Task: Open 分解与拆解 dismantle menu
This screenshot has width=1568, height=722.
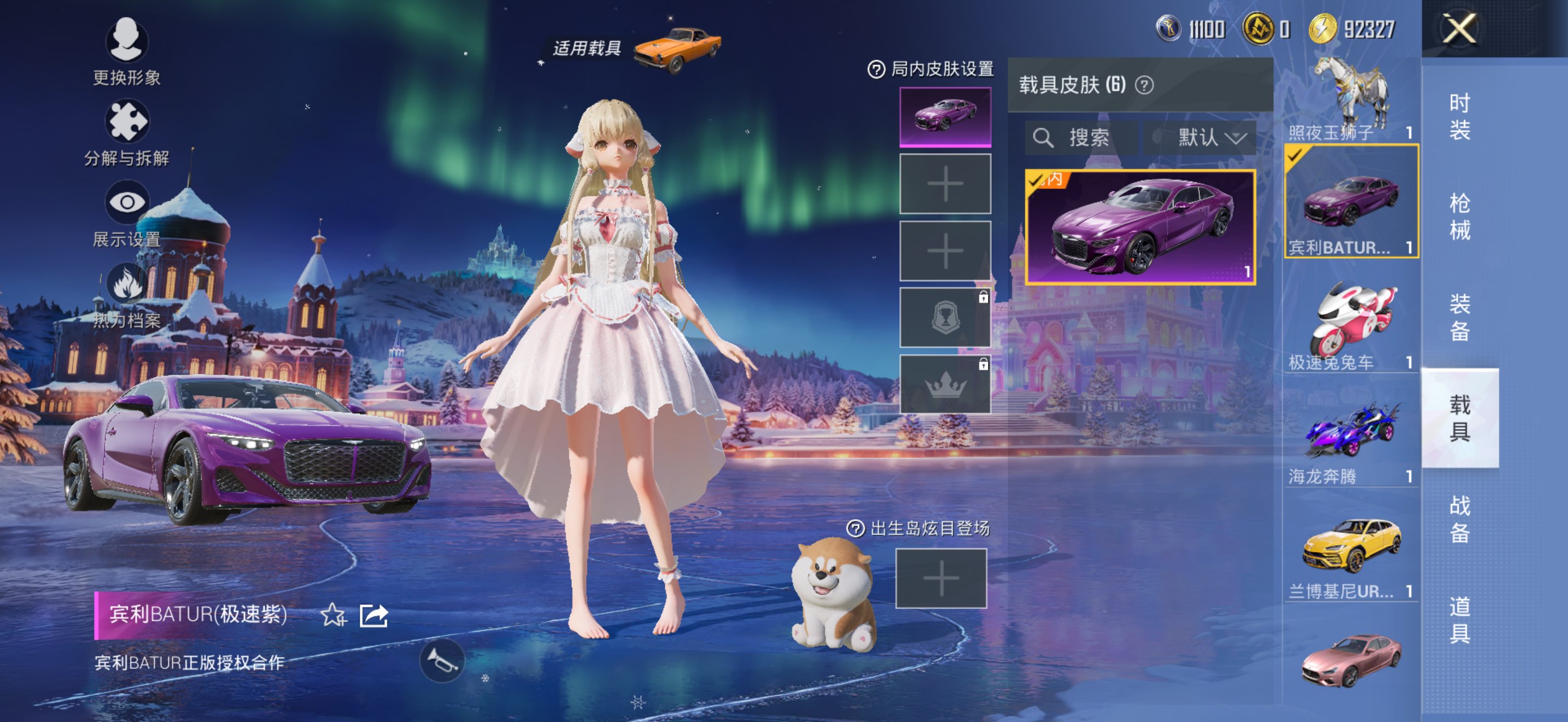Action: pyautogui.click(x=127, y=132)
